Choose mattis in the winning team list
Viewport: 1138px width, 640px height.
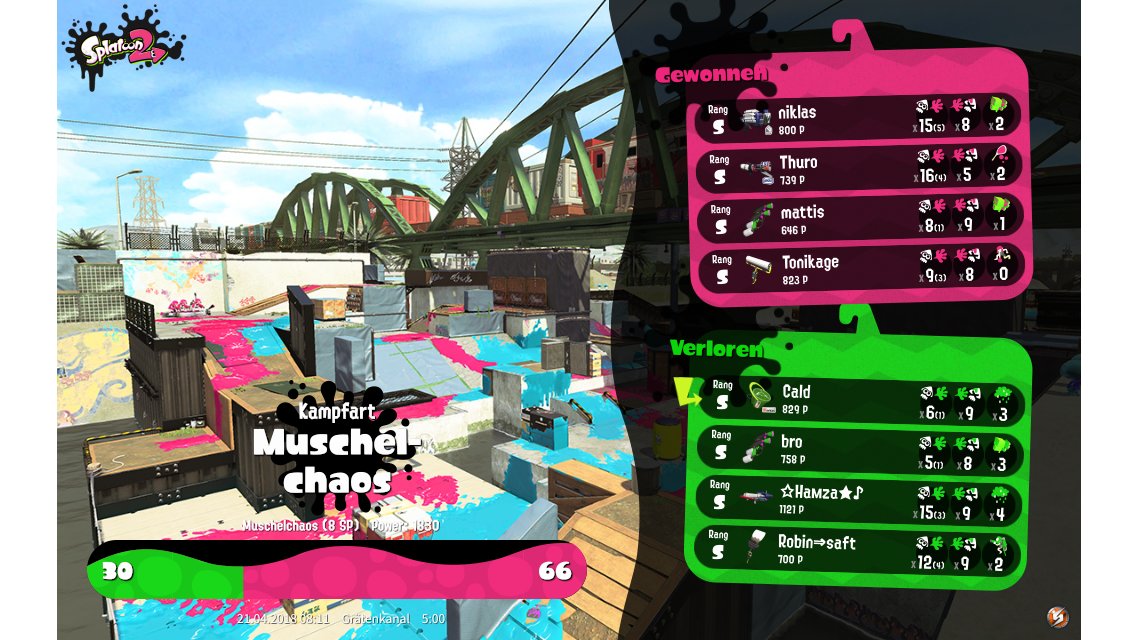(x=858, y=219)
